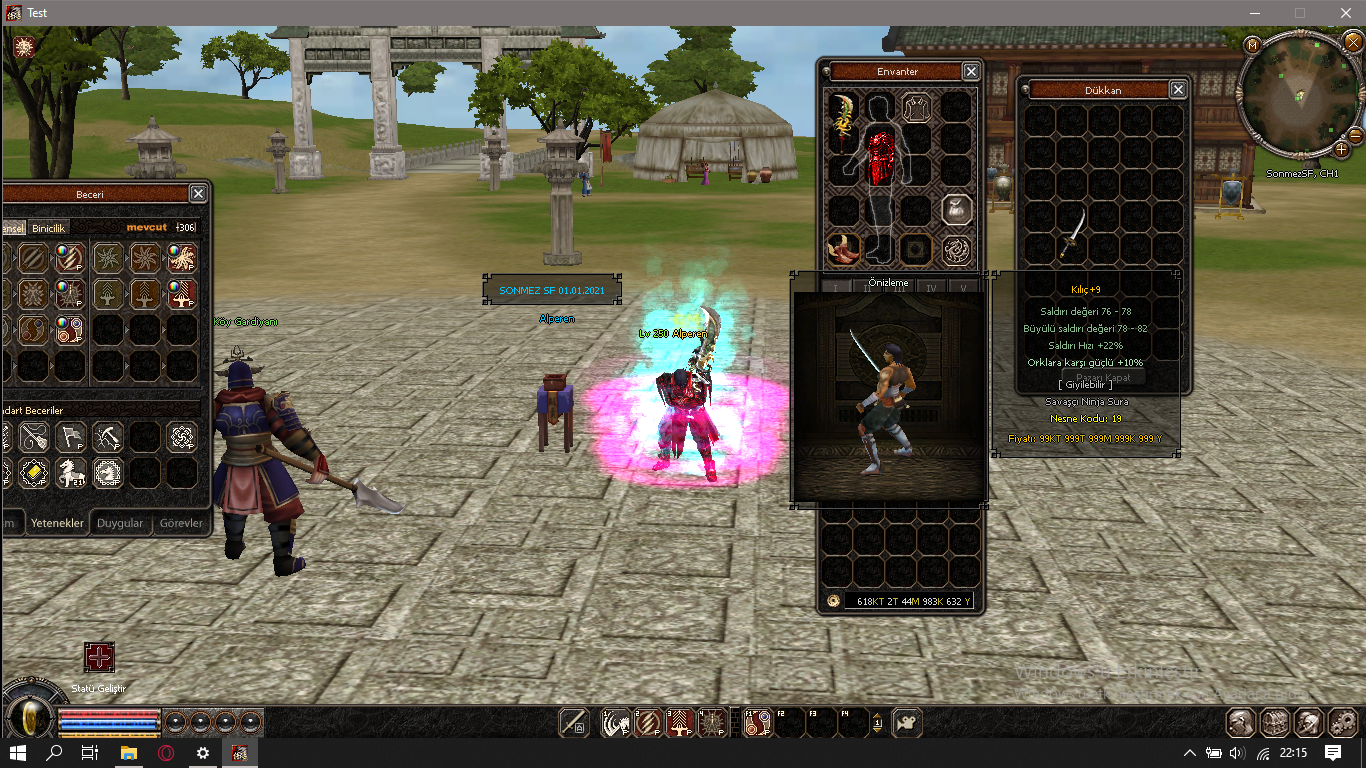Open inventory page II
This screenshot has width=1366, height=768.
pyautogui.click(x=867, y=288)
